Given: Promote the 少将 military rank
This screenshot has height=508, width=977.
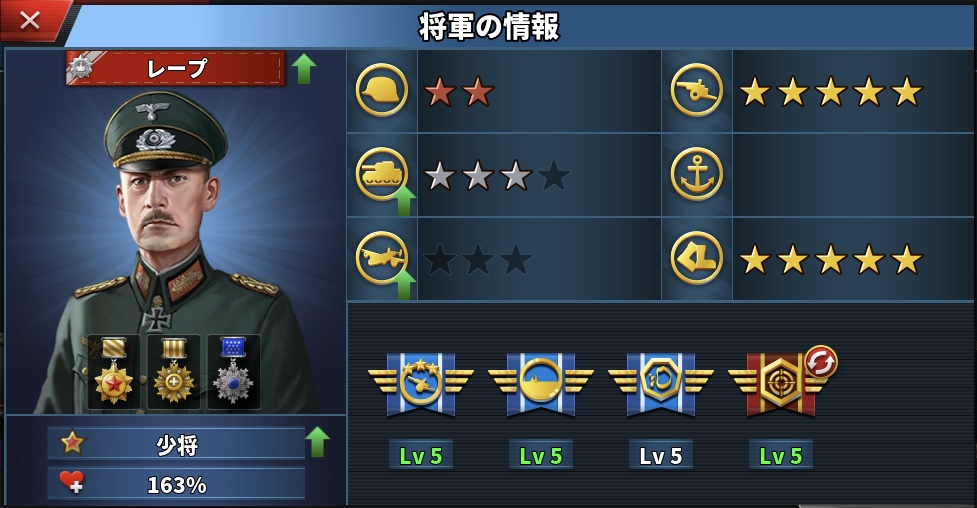Looking at the screenshot, I should point(316,441).
